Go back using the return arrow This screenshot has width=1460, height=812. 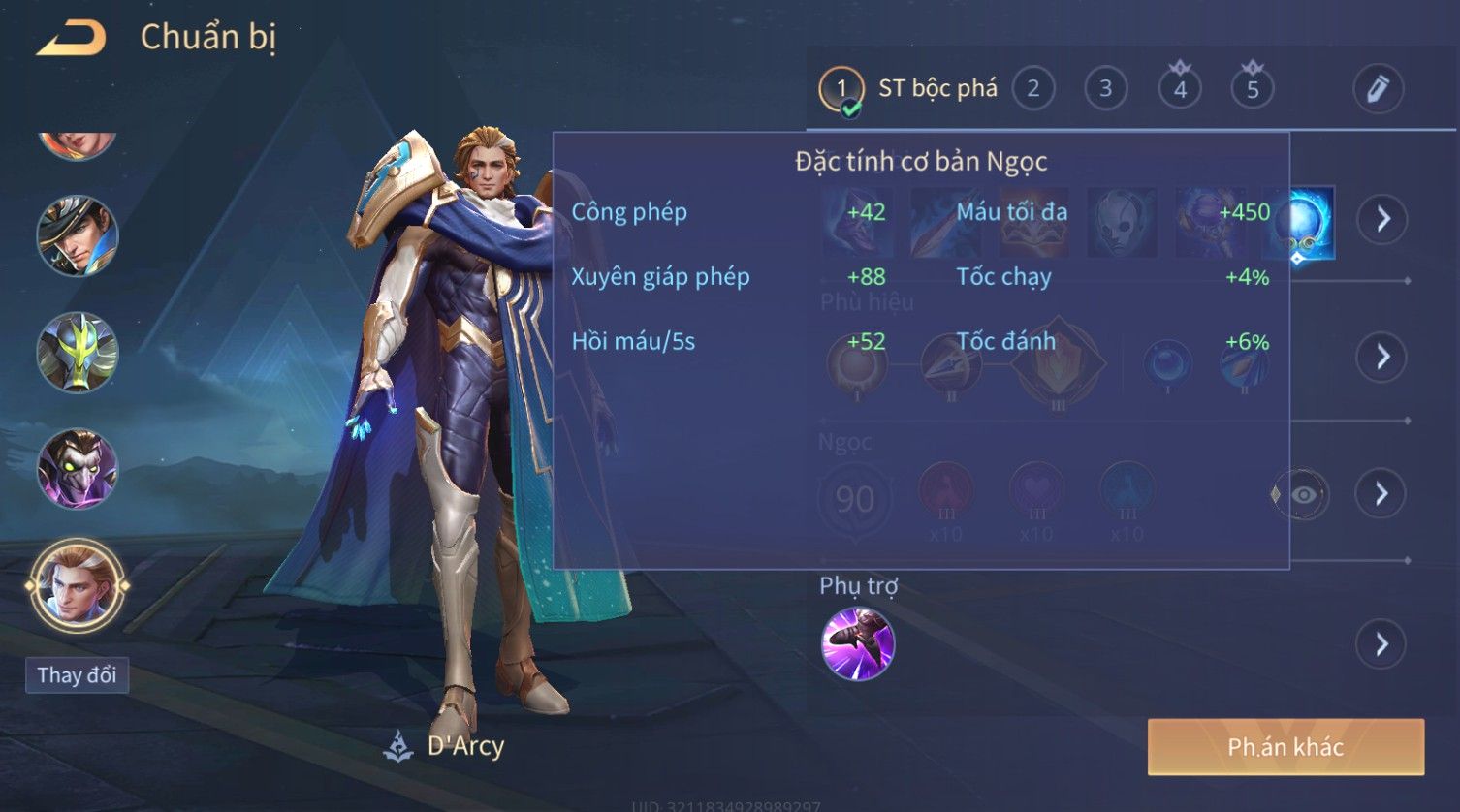71,38
